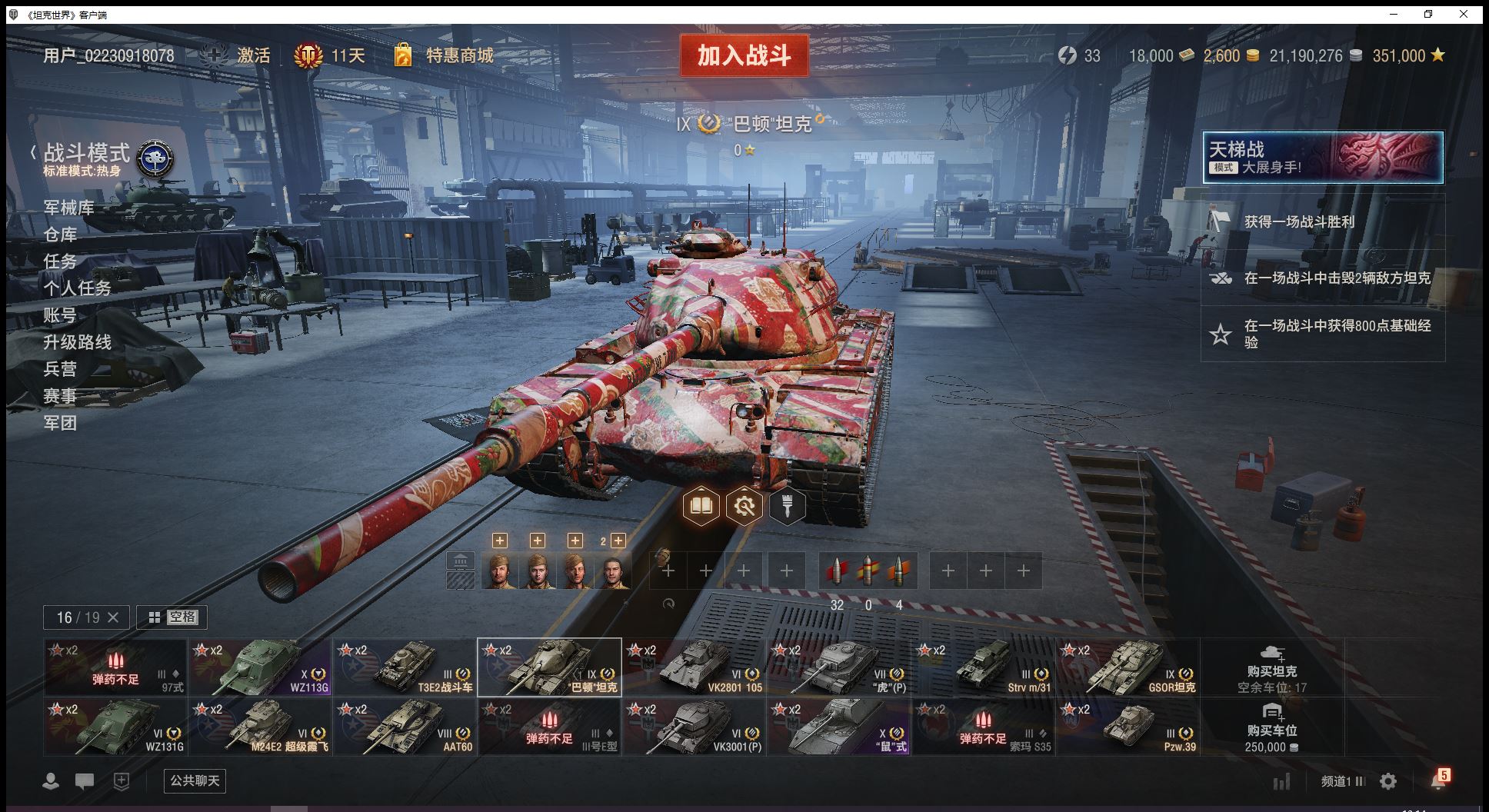
Task: Open the 天梯战 mode banner
Action: click(1322, 158)
